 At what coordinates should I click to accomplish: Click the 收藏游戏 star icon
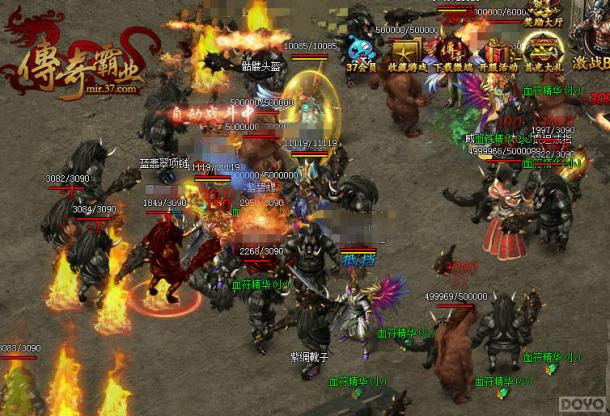(407, 51)
